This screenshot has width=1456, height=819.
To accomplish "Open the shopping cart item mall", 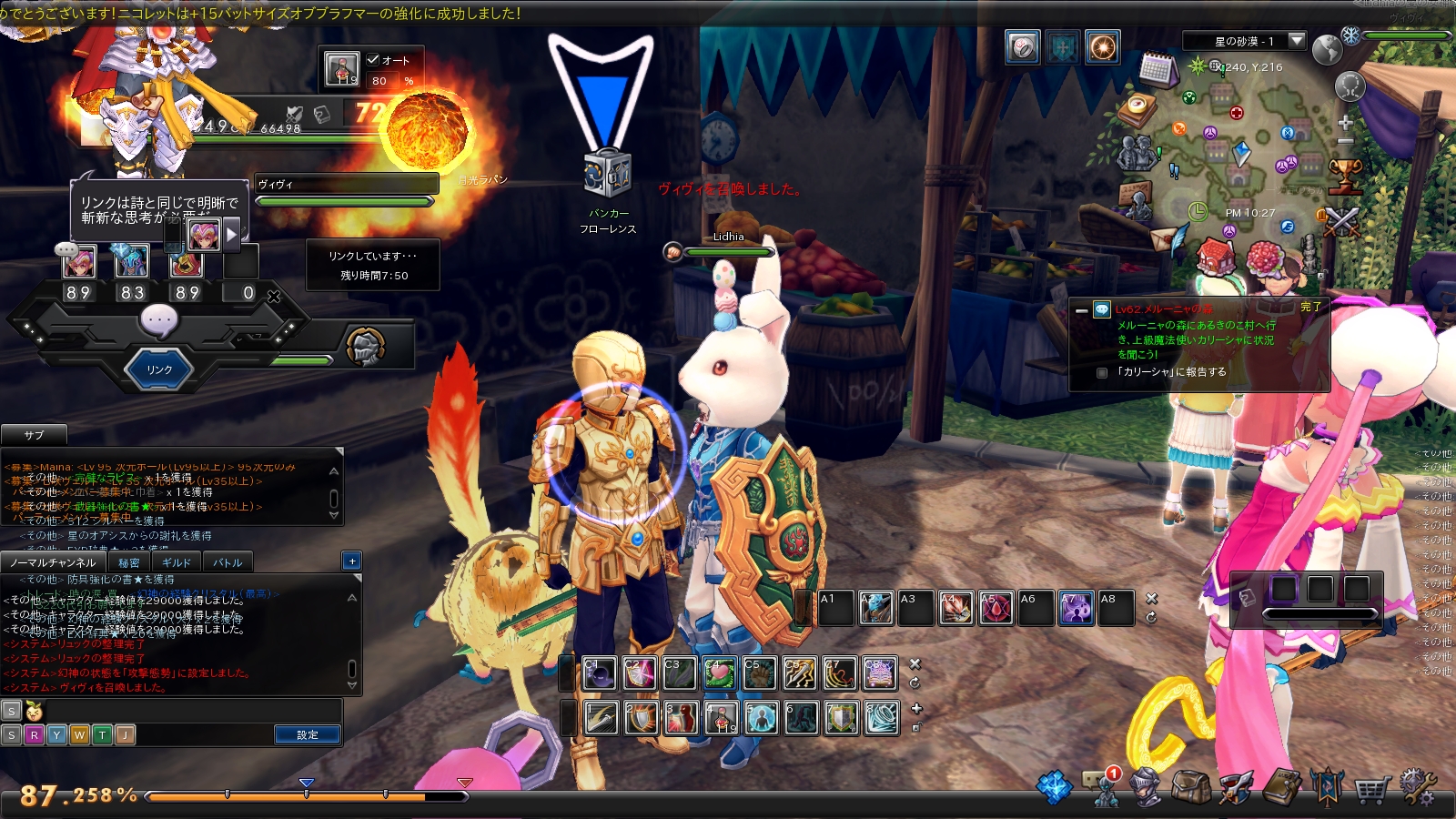I will pos(1371,788).
